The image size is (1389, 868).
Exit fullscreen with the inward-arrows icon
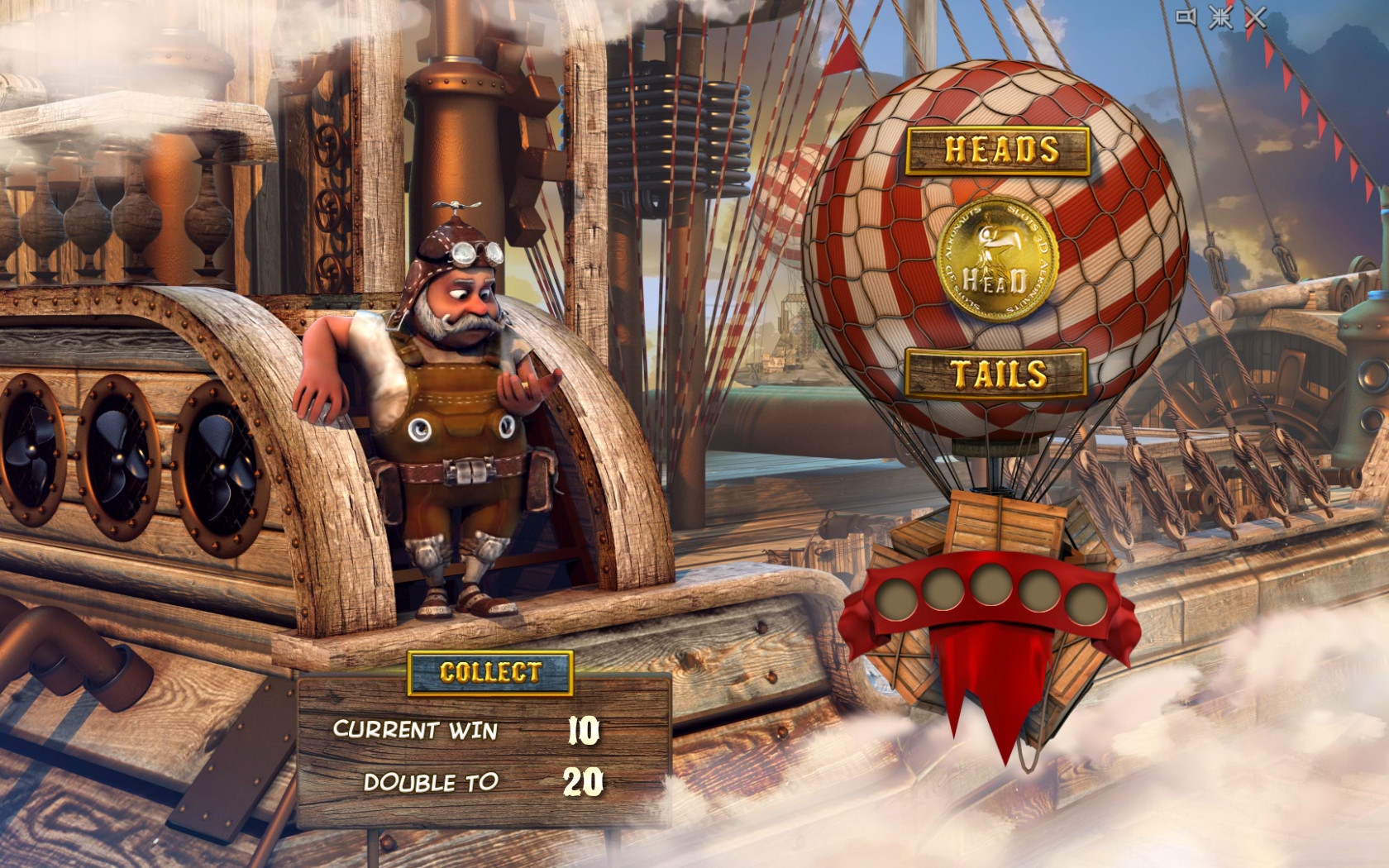(1220, 17)
